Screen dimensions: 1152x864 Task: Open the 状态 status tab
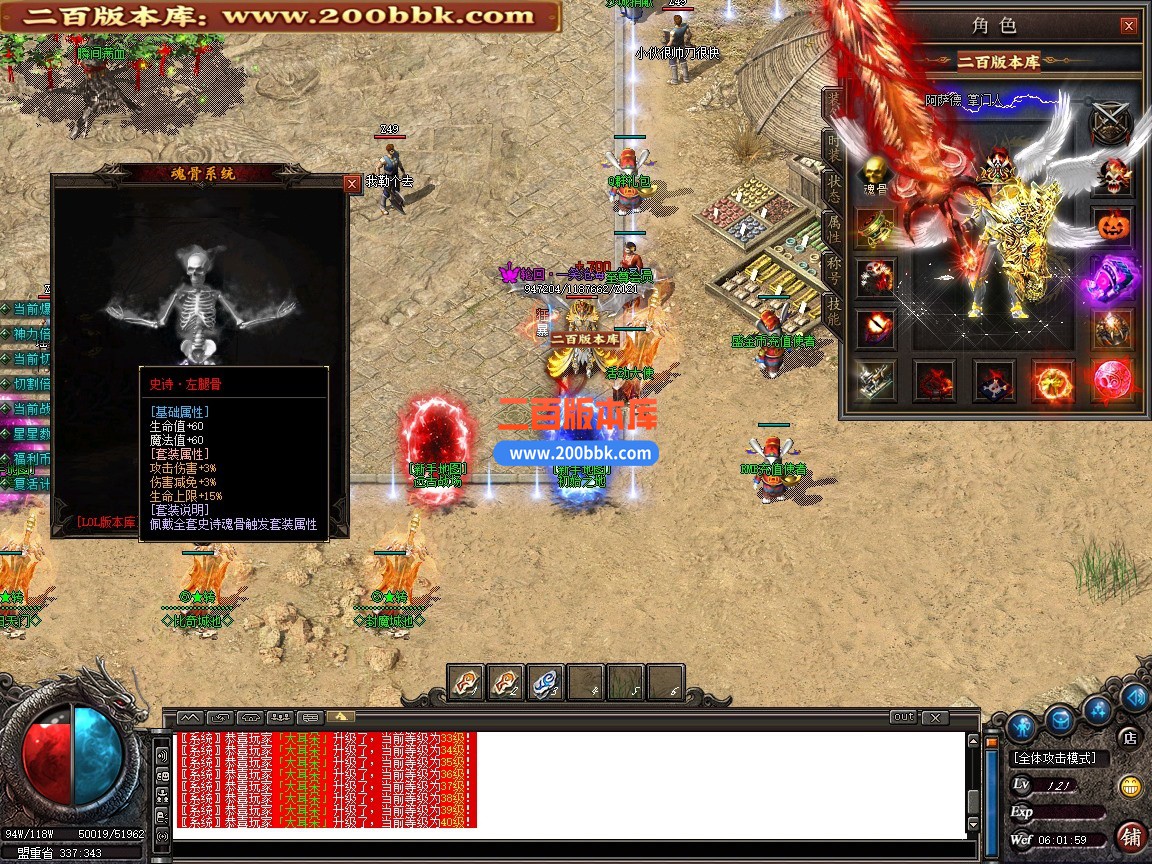(x=833, y=188)
